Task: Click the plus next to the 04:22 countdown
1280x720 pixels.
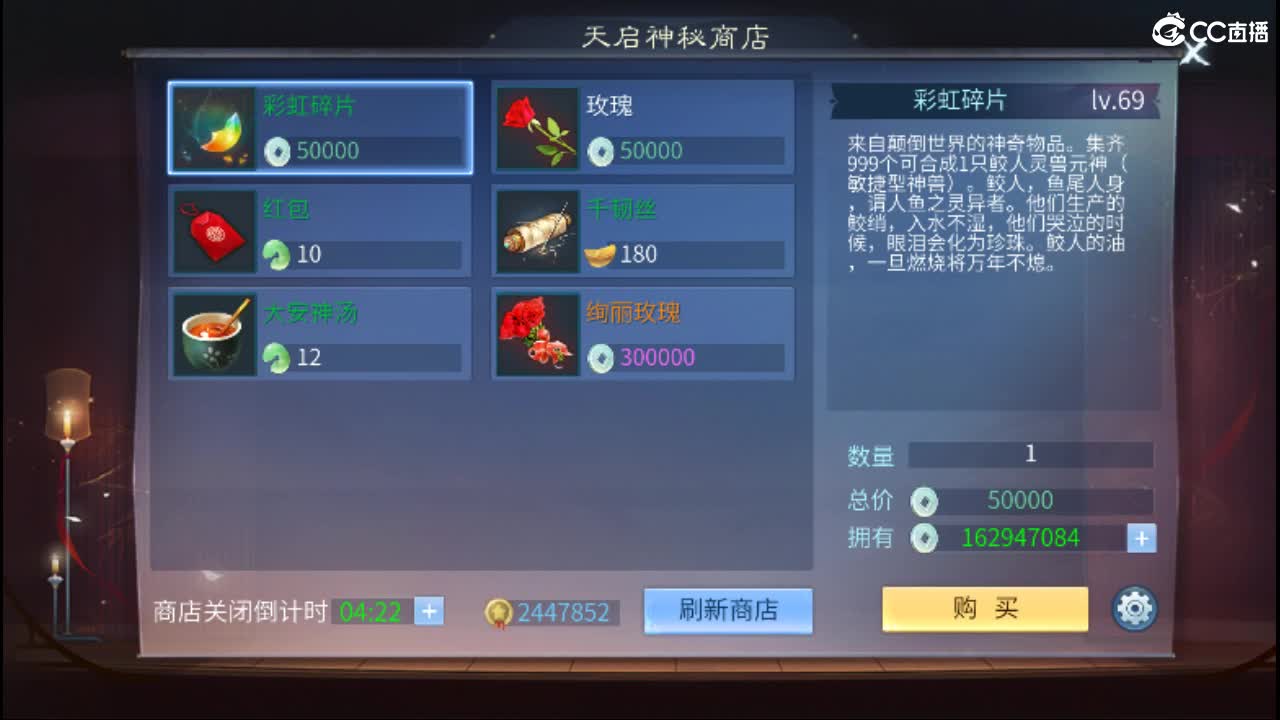Action: (x=428, y=611)
